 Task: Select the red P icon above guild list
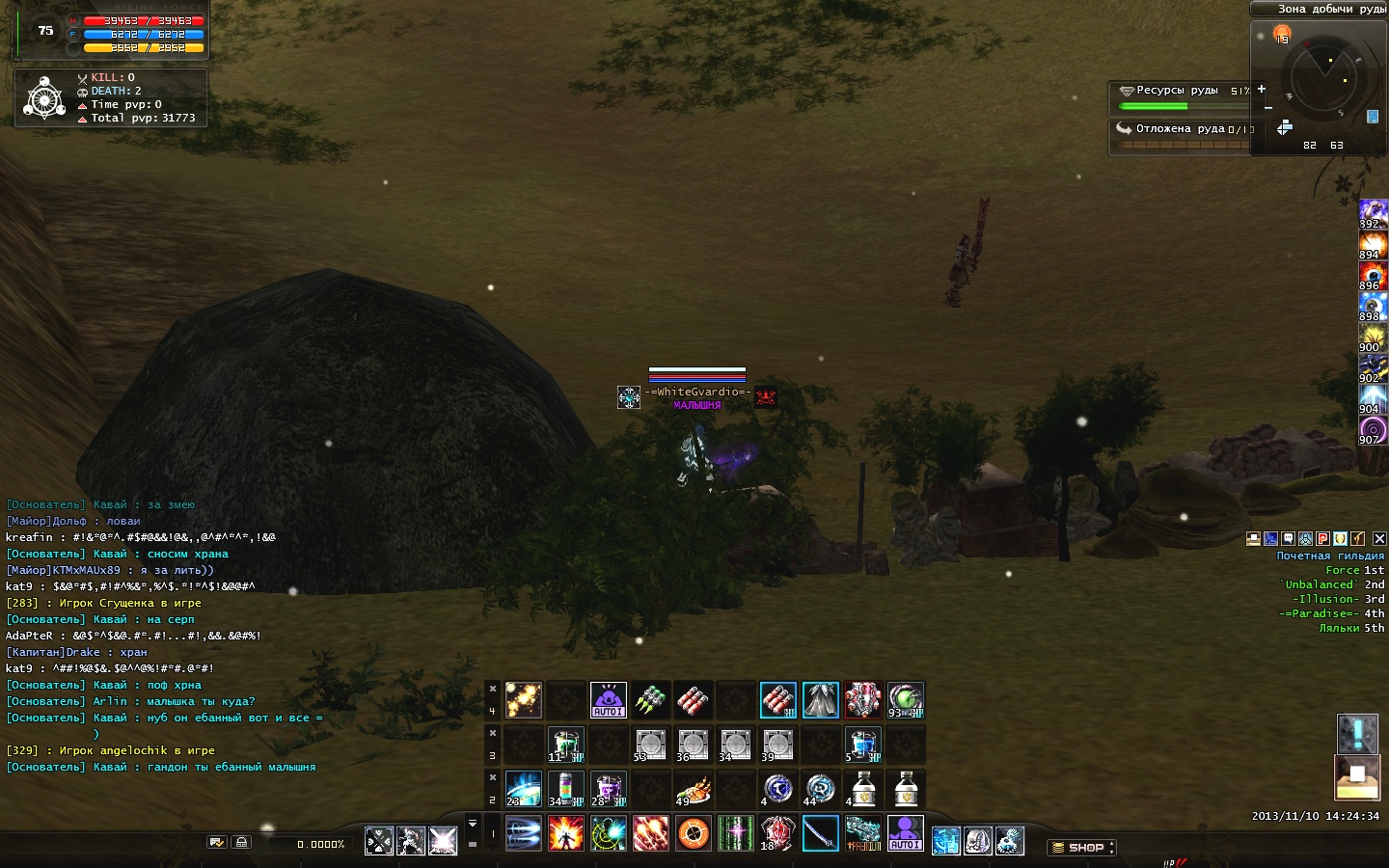pyautogui.click(x=1323, y=539)
